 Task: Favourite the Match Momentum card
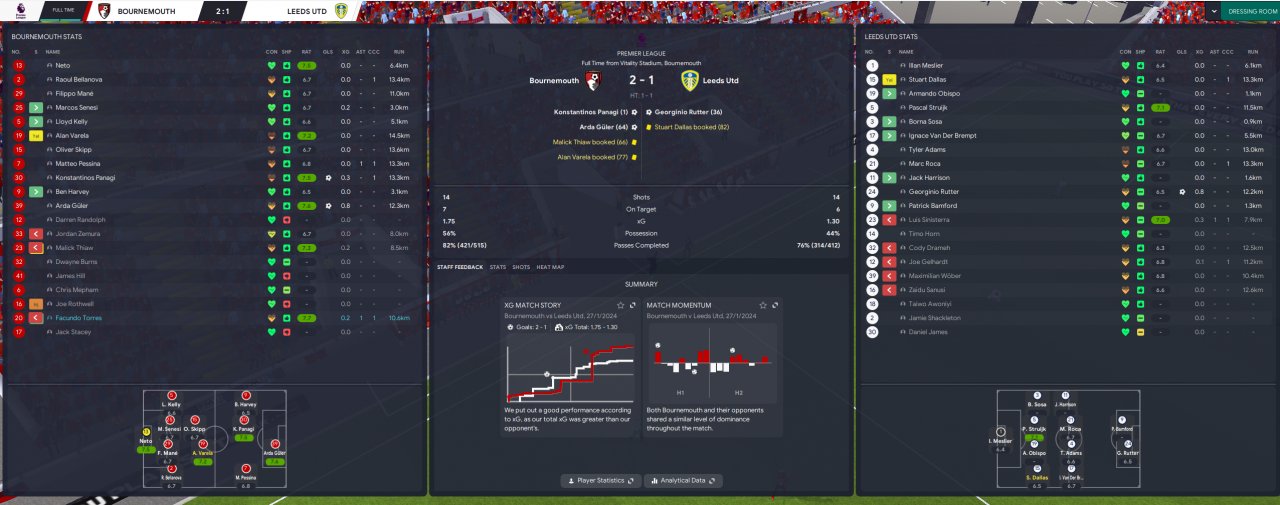762,305
